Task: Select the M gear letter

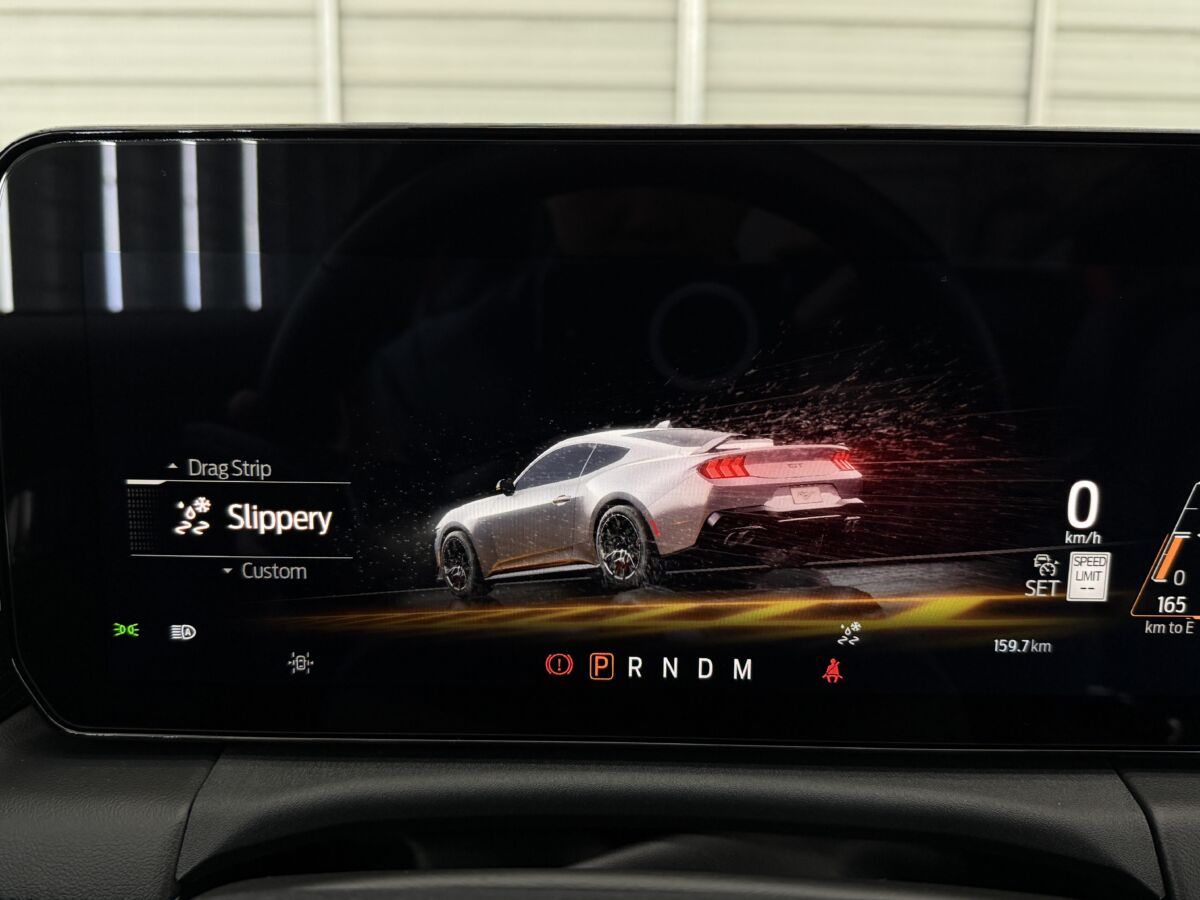Action: [742, 669]
